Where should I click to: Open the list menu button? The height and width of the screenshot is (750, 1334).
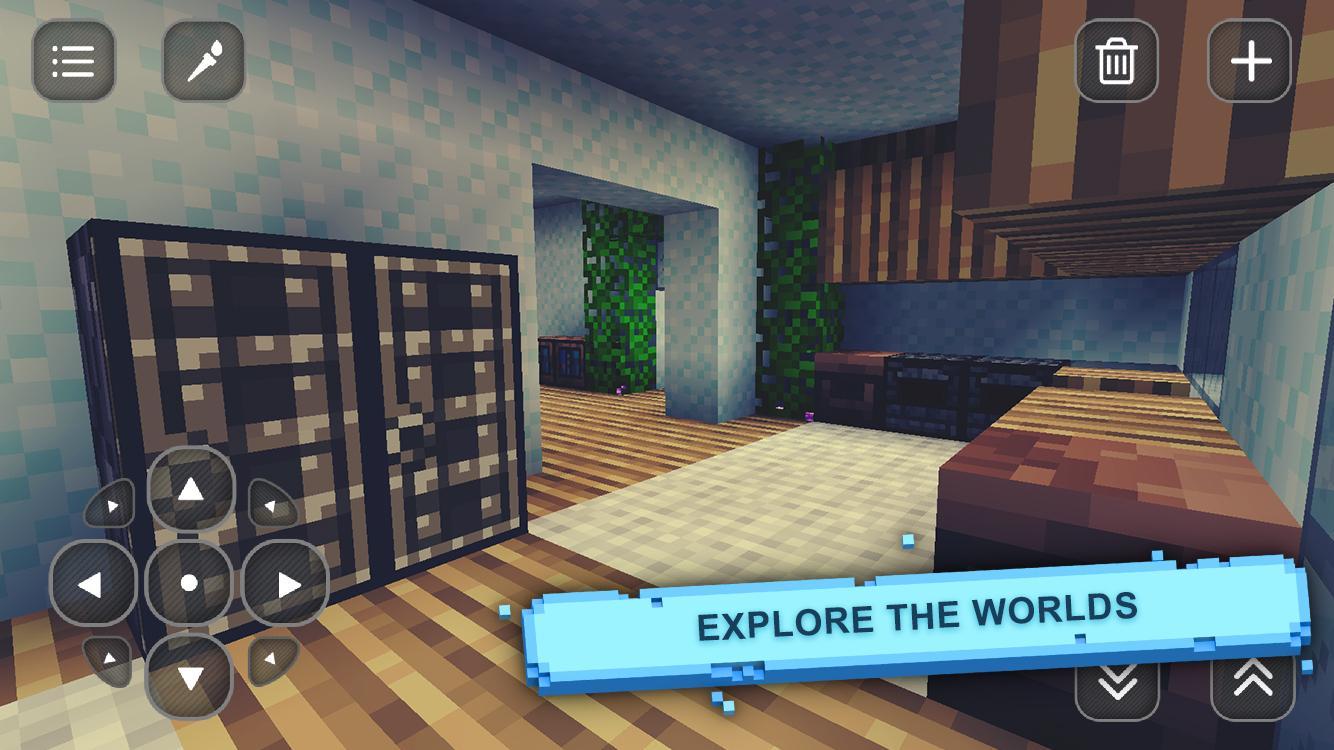coord(73,62)
